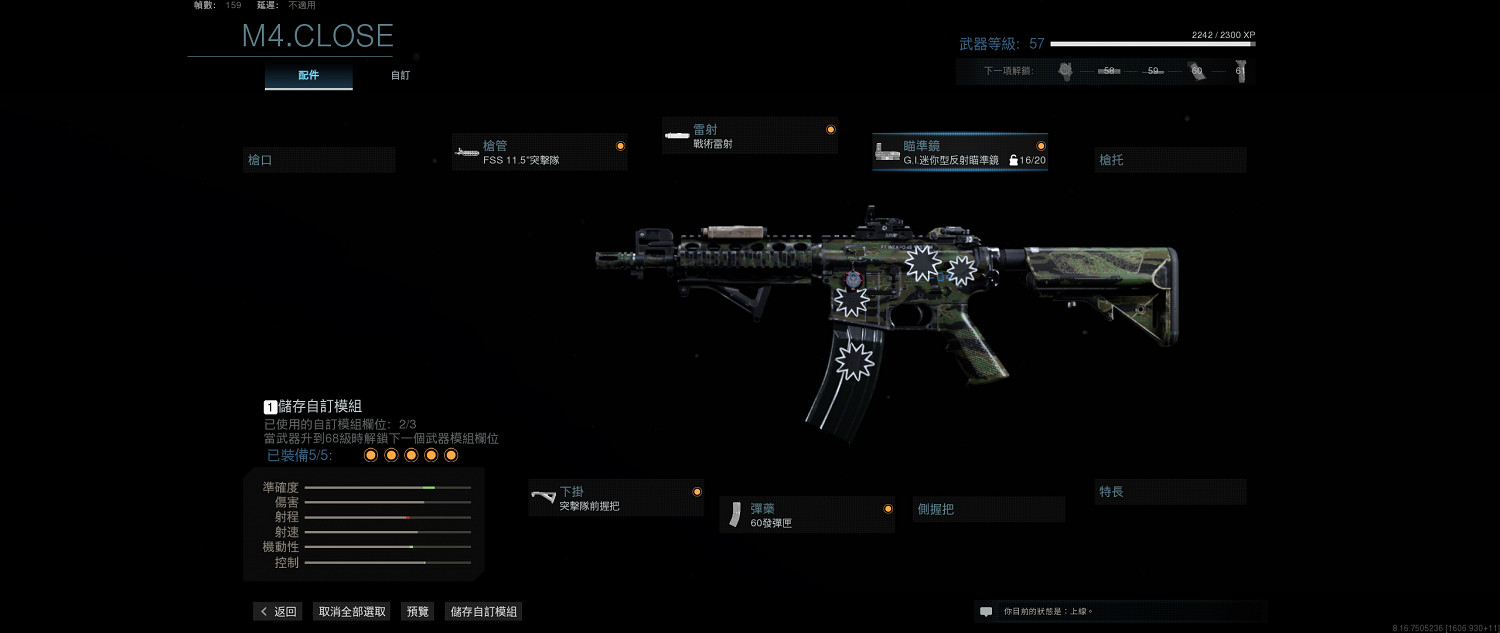
Task: Open the 預覽 preview button
Action: [417, 611]
